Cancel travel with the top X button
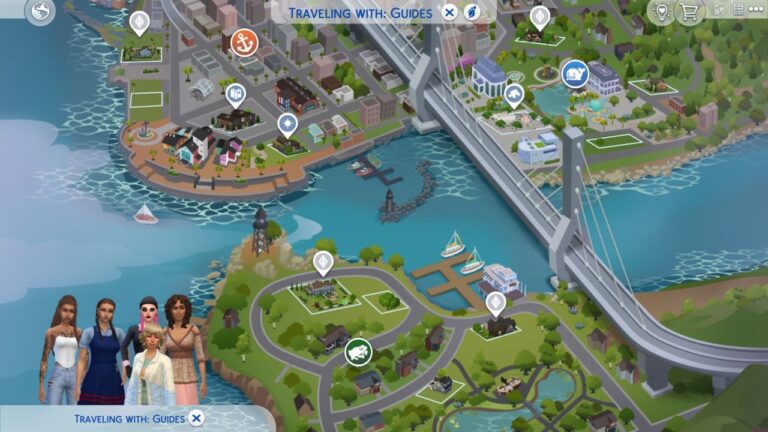 pos(450,13)
